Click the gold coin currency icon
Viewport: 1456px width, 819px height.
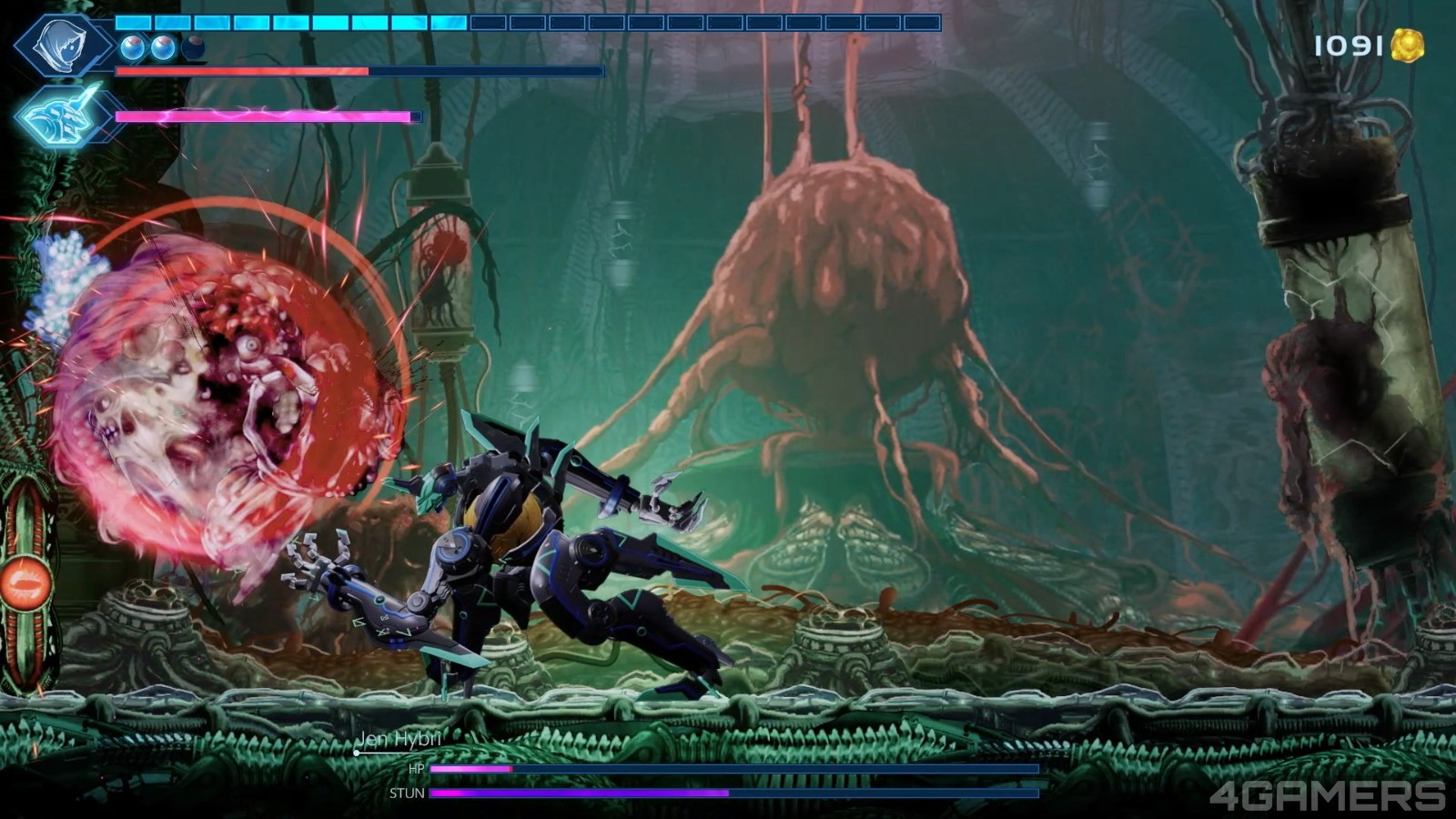(x=1407, y=45)
